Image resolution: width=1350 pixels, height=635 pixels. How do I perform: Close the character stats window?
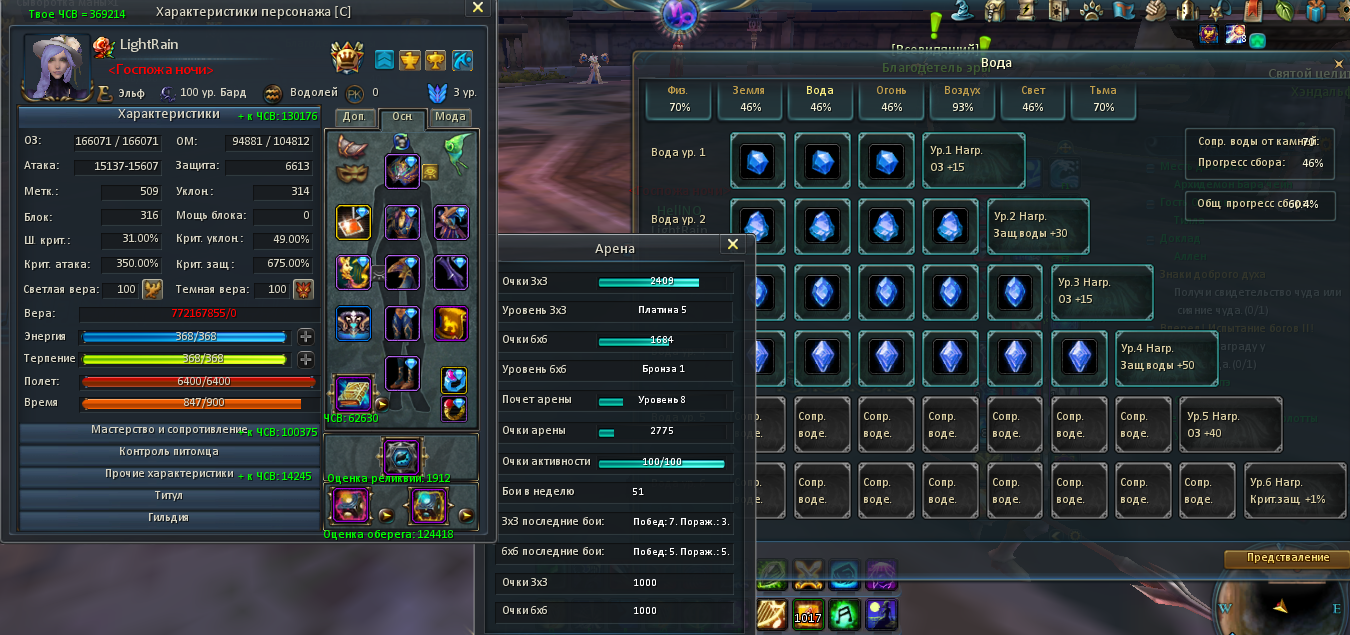pyautogui.click(x=478, y=8)
